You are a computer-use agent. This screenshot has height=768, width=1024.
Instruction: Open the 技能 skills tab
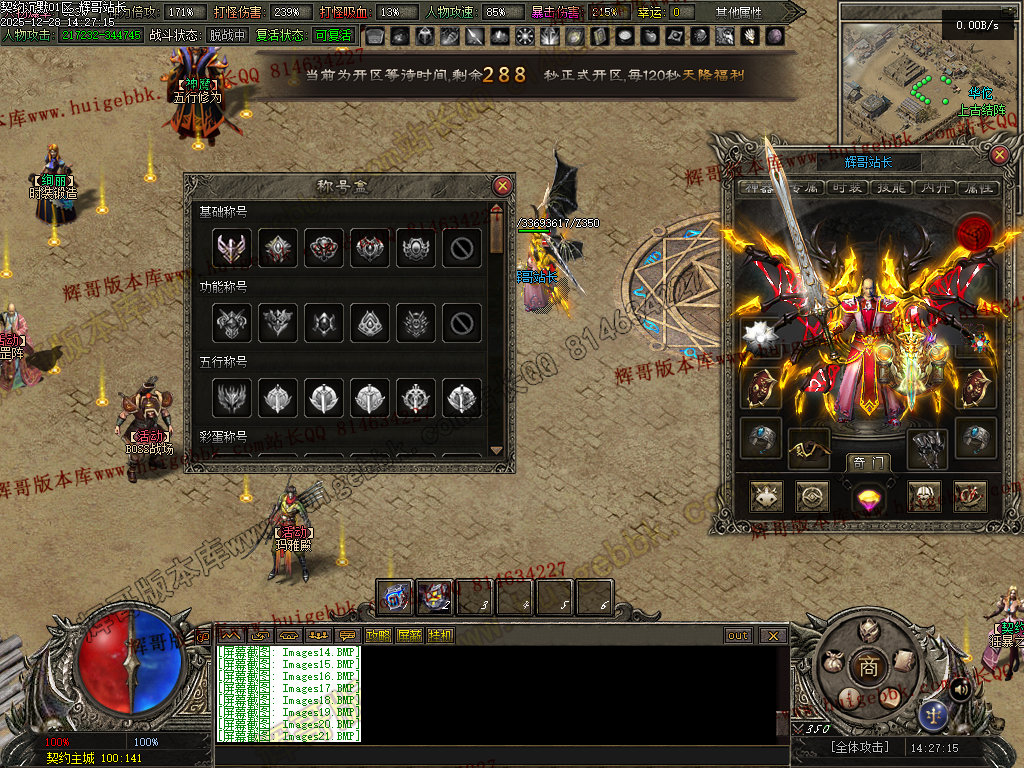coord(892,188)
